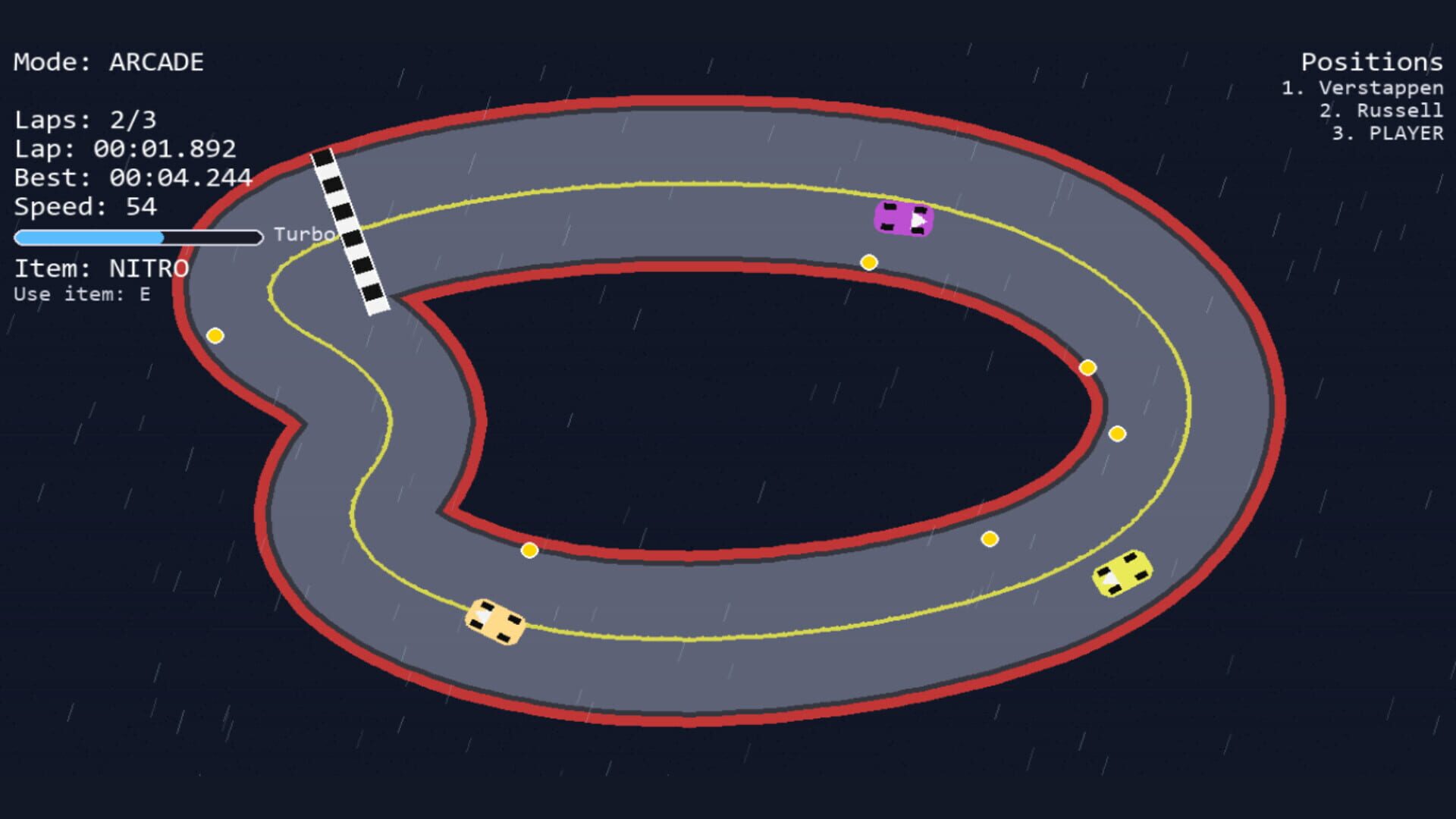Click Verstappen in the standings list
The width and height of the screenshot is (1456, 819).
[x=1361, y=88]
